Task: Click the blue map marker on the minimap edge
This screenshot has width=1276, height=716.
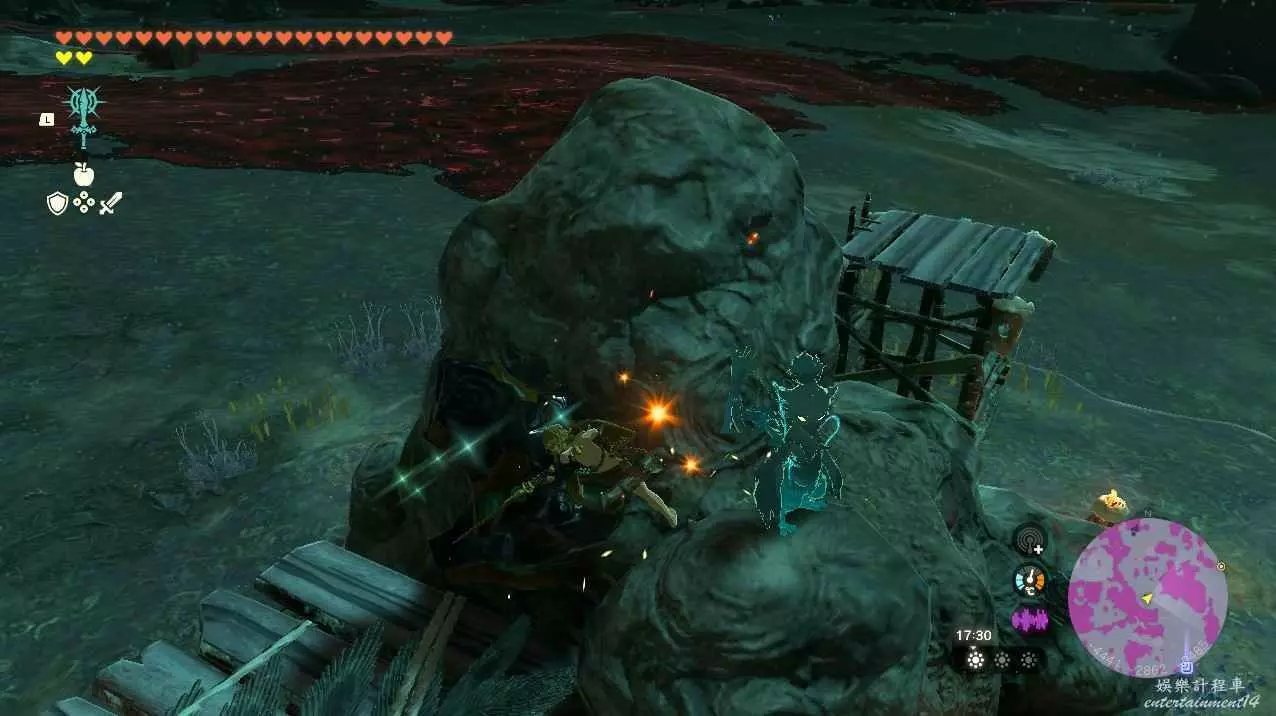Action: (x=1187, y=666)
